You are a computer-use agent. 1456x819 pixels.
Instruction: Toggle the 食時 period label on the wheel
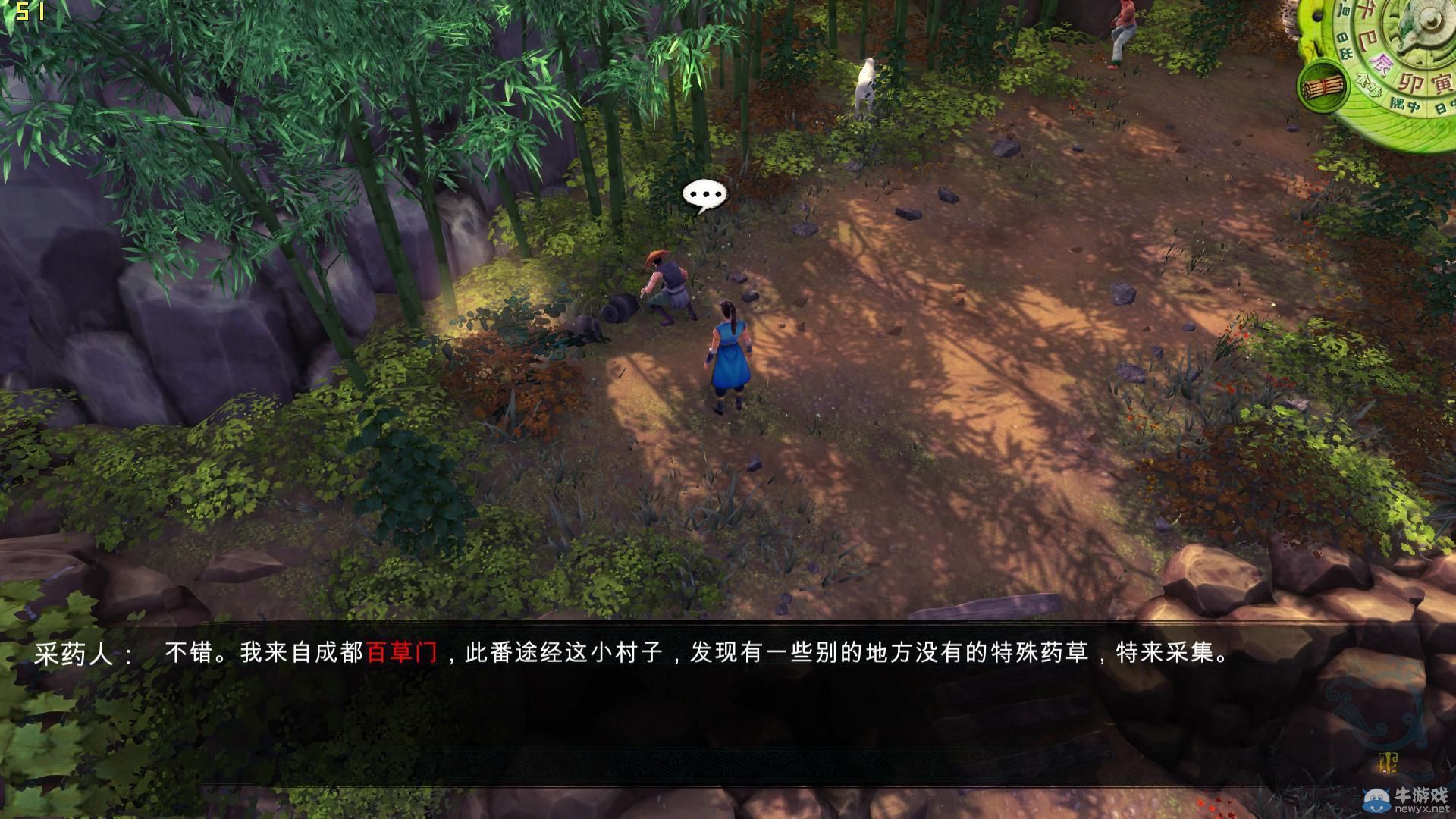tap(1369, 86)
